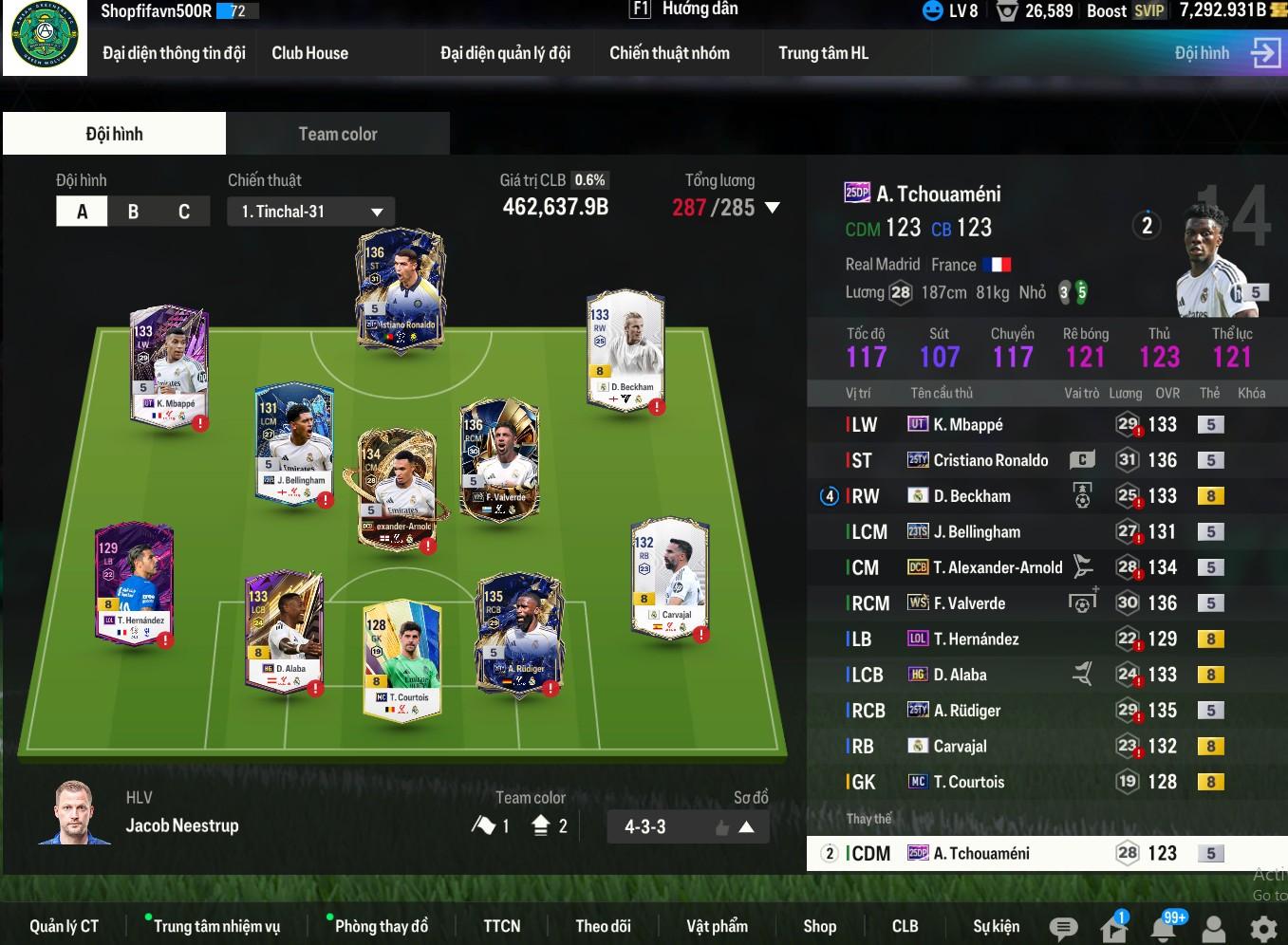1288x945 pixels.
Task: Open Chiến thuật nhóm menu
Action: coord(669,53)
